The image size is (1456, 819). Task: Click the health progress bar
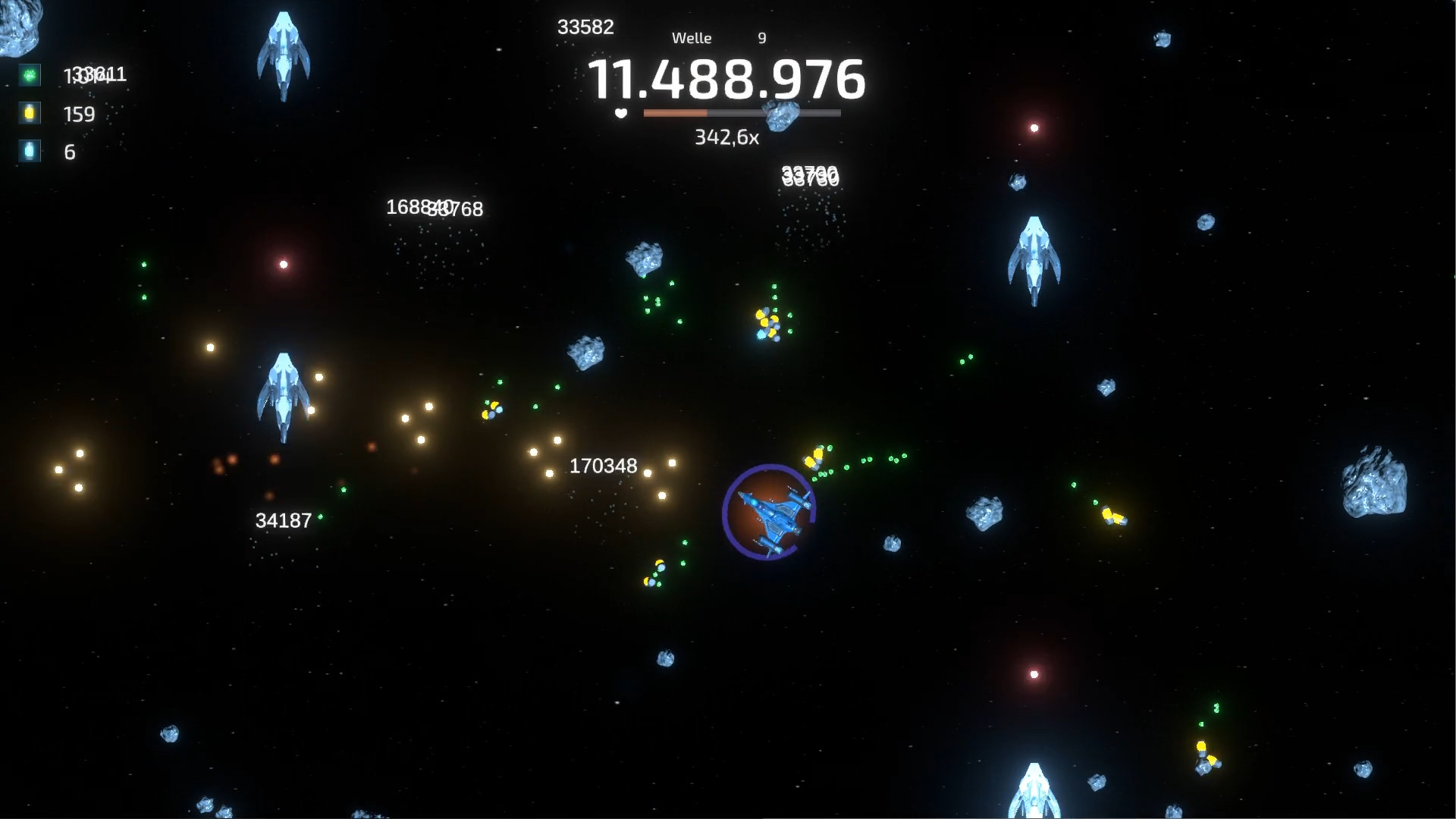[x=741, y=112]
